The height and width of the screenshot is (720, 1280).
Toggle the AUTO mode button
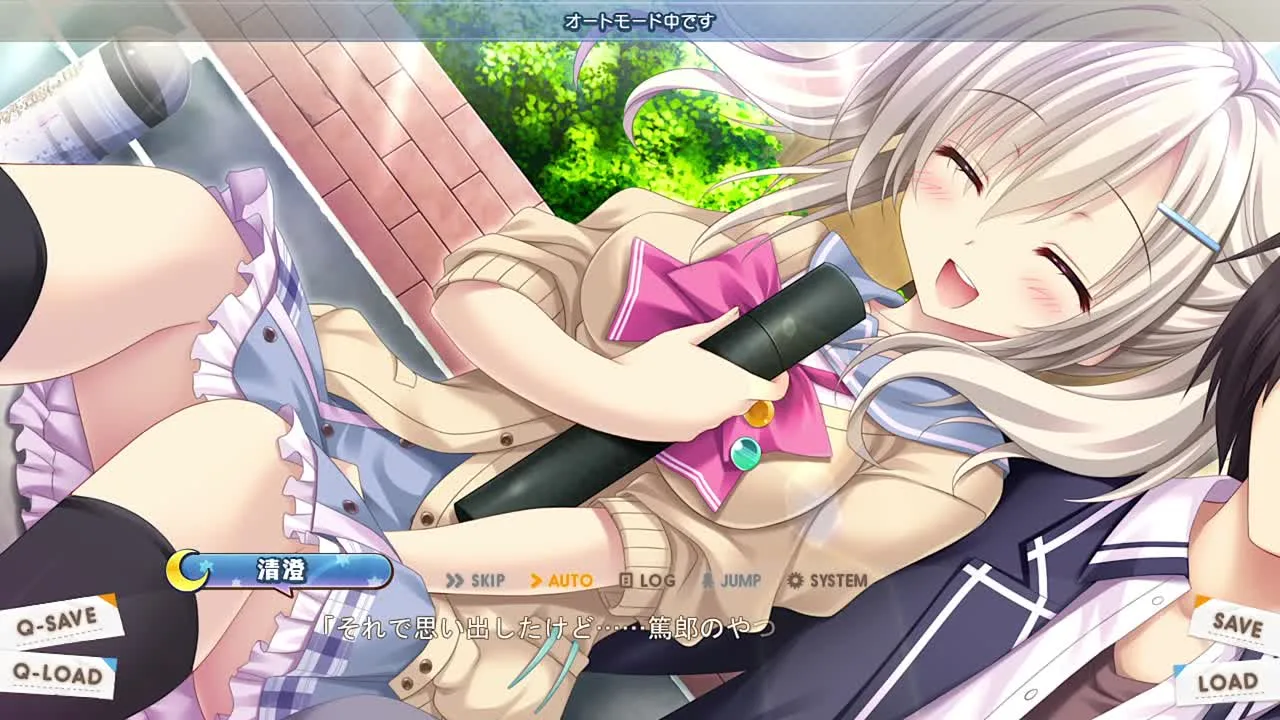(x=561, y=580)
